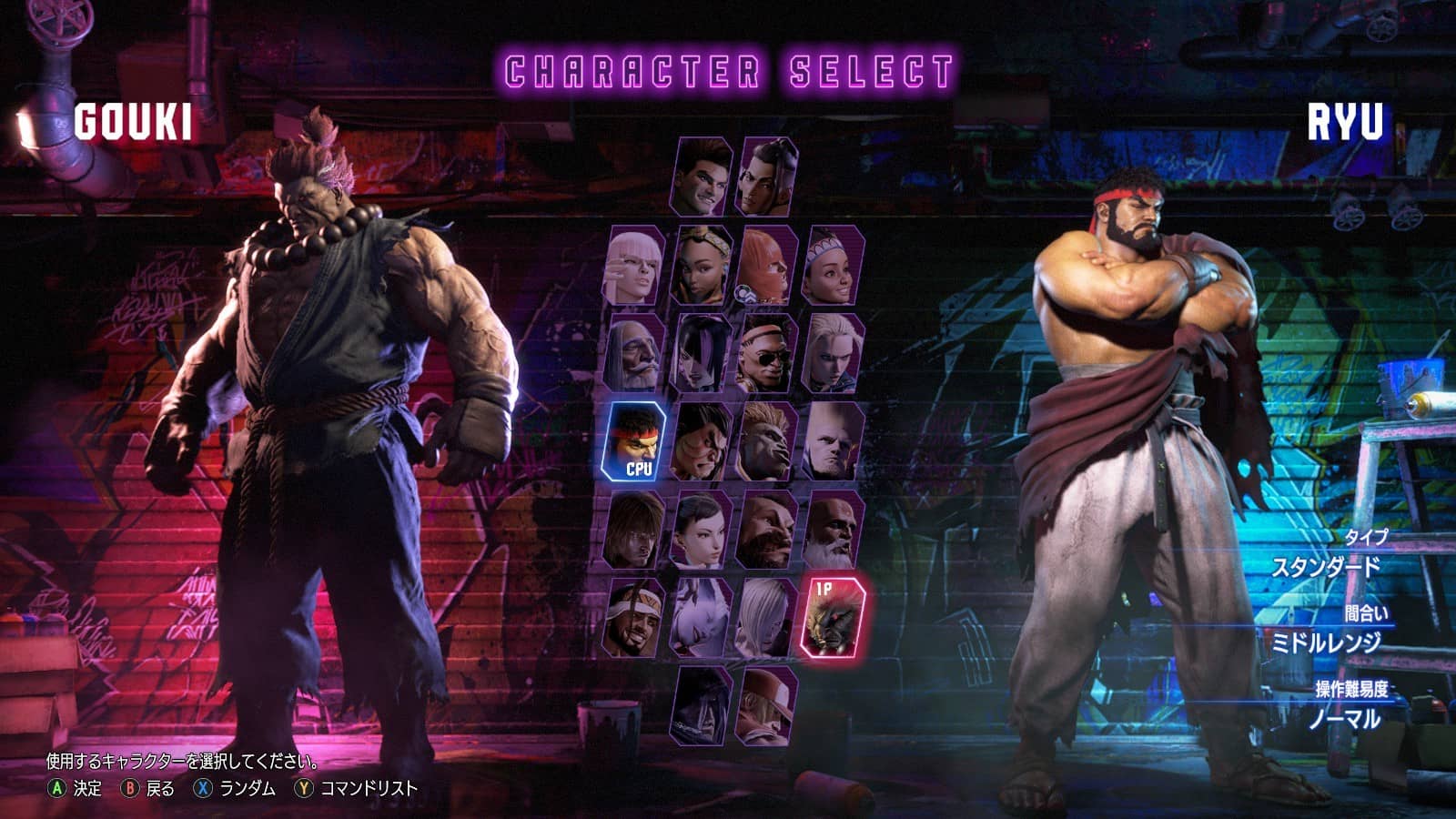Viewport: 1456px width, 819px height.
Task: Pick Zangief's bearded portrait
Action: pyautogui.click(x=767, y=531)
